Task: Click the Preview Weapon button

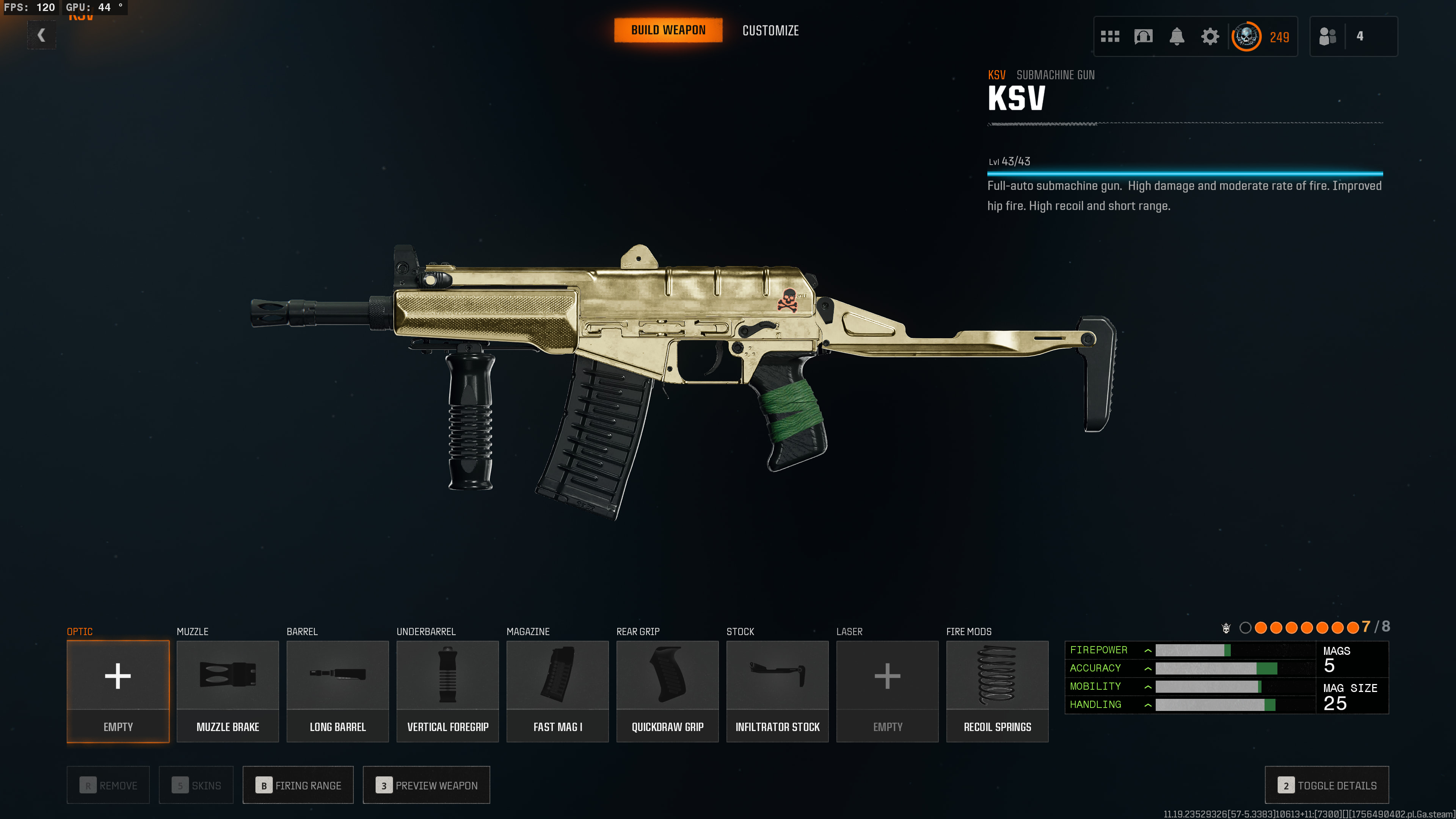Action: click(x=426, y=785)
